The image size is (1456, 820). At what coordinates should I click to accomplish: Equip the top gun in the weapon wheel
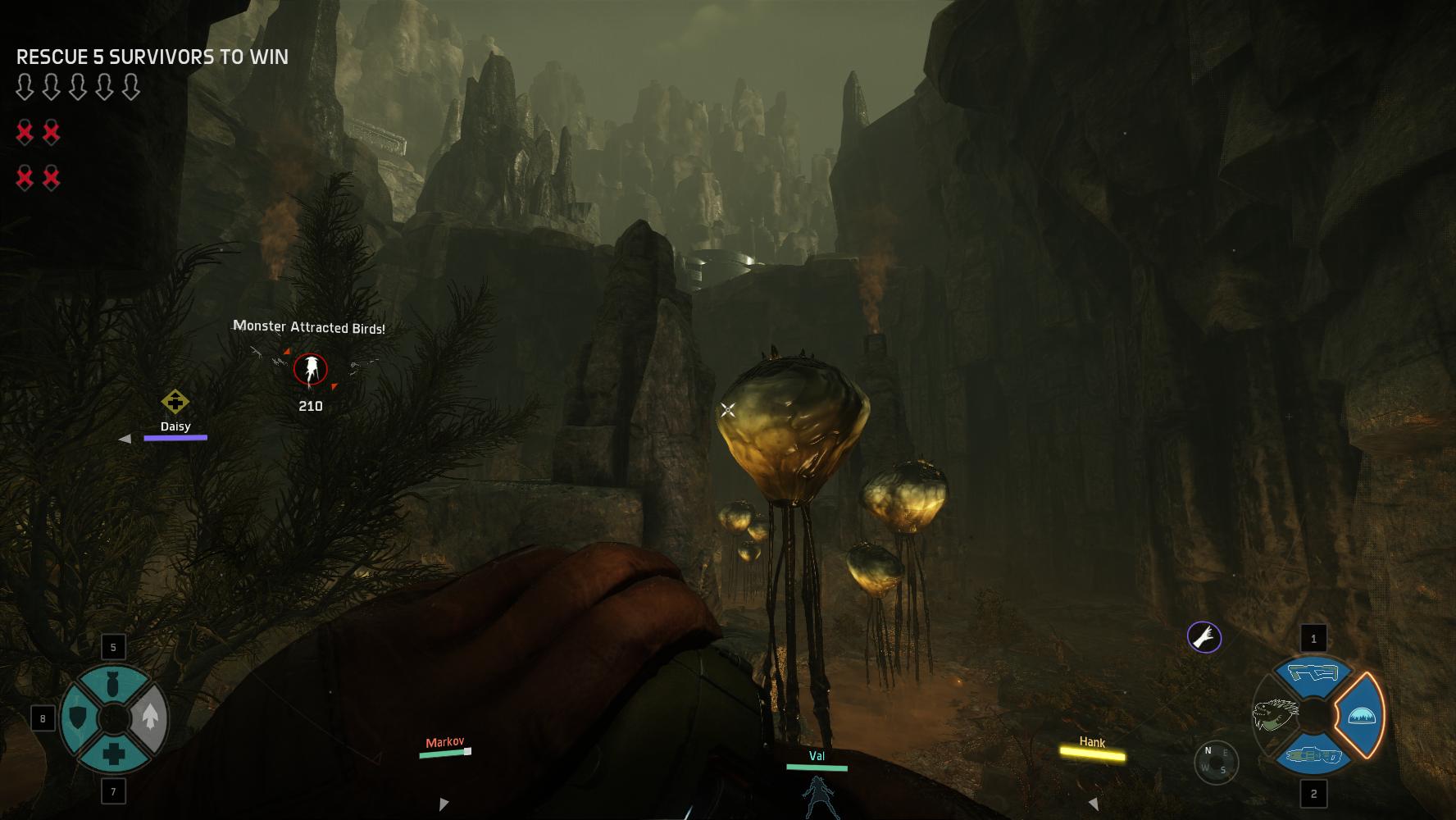pyautogui.click(x=1313, y=674)
